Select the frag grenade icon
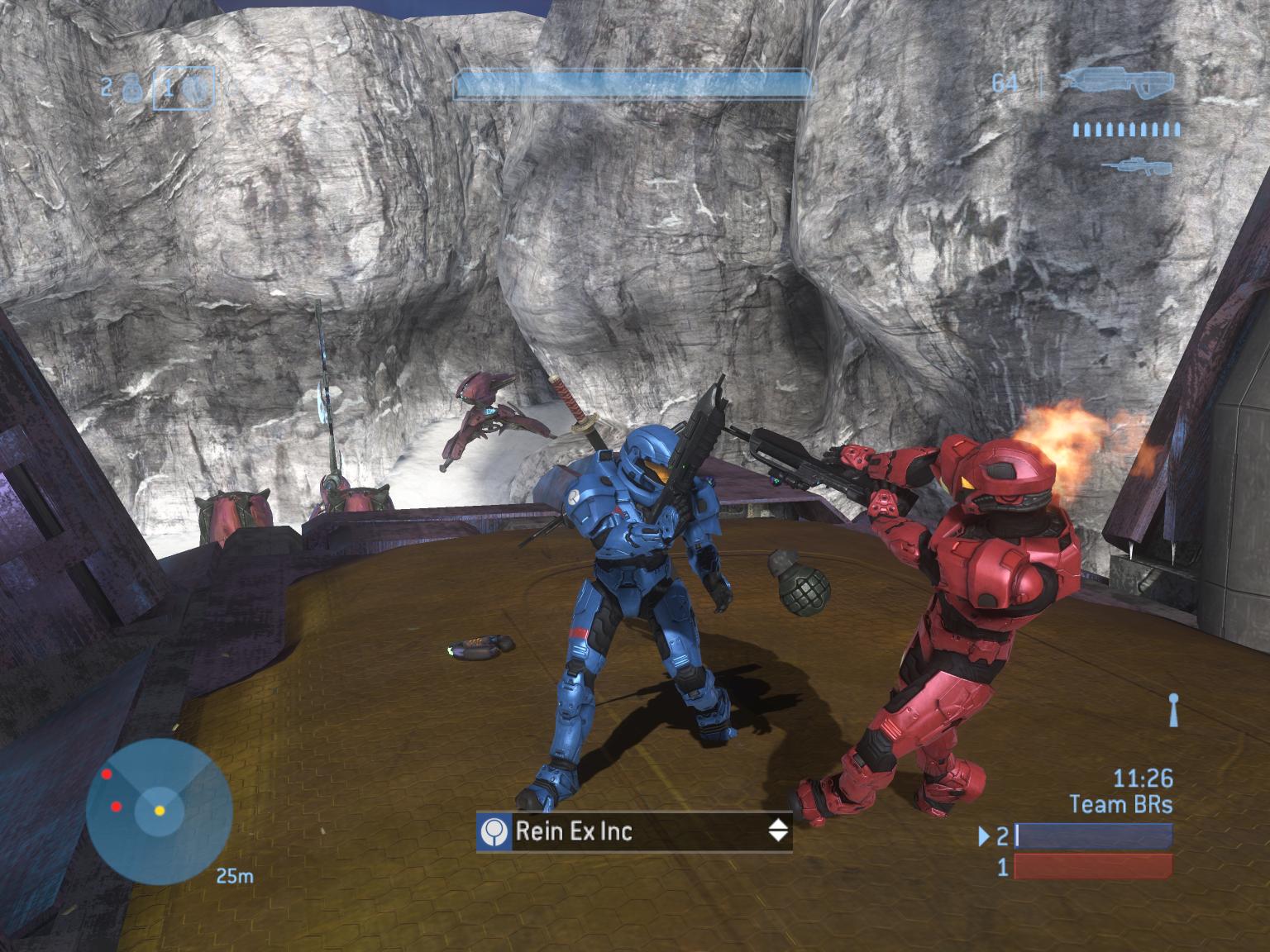This screenshot has height=952, width=1270. click(131, 88)
